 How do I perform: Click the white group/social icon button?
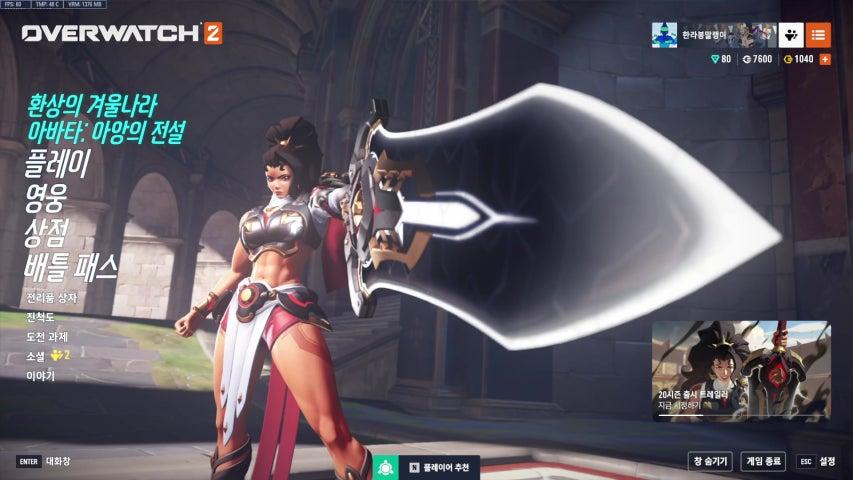791,35
